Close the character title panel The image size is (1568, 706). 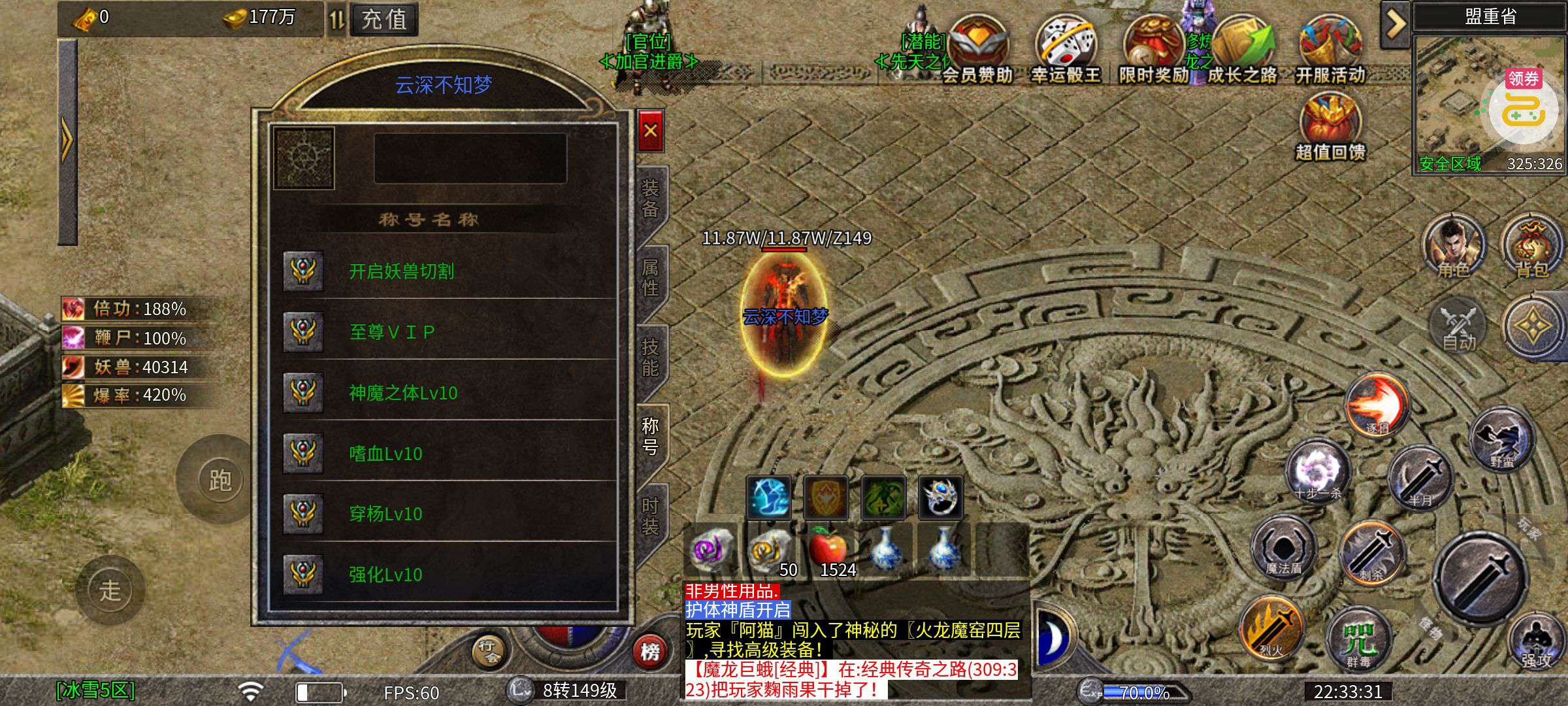(x=650, y=131)
